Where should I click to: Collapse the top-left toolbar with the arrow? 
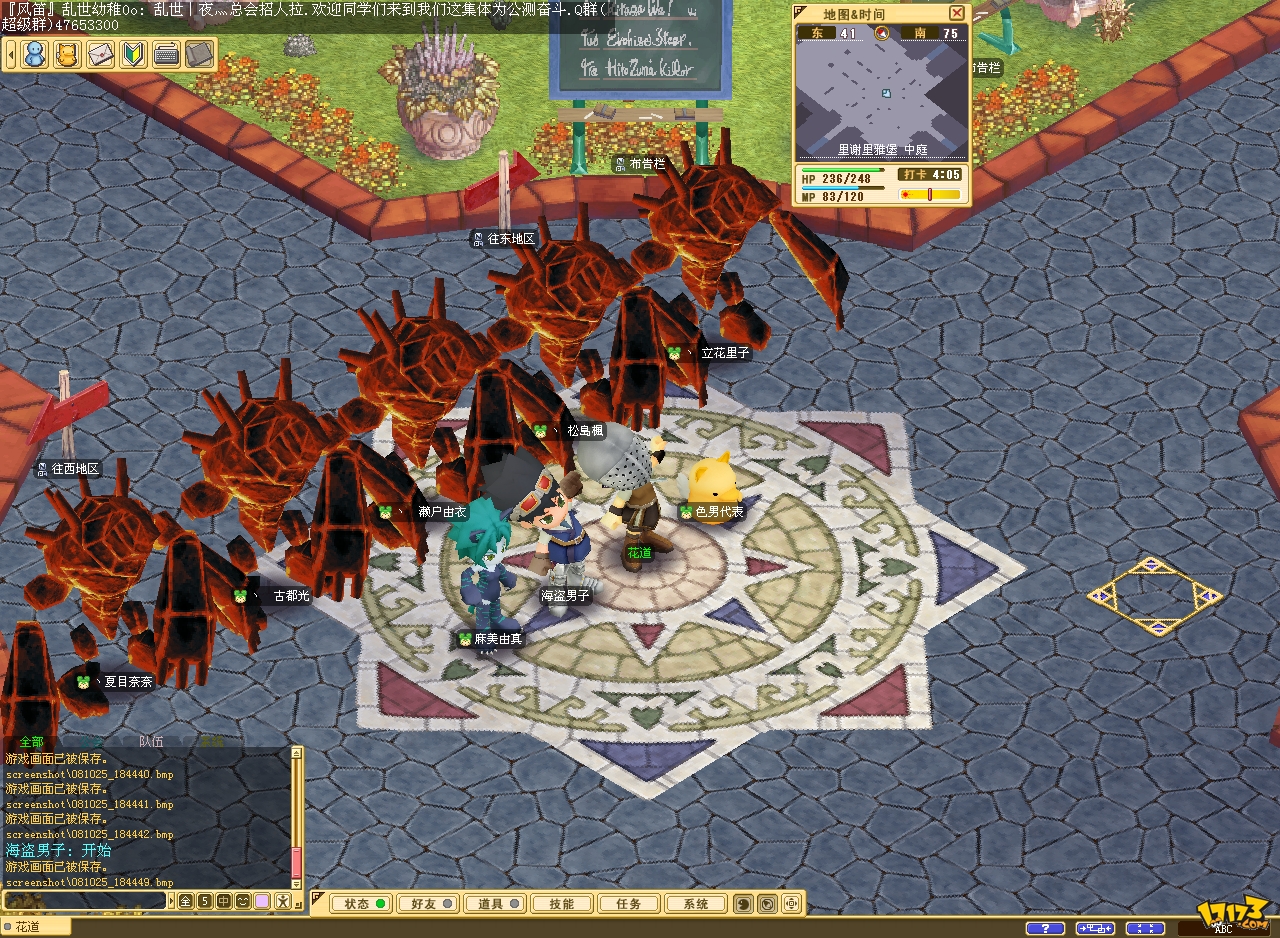11,54
